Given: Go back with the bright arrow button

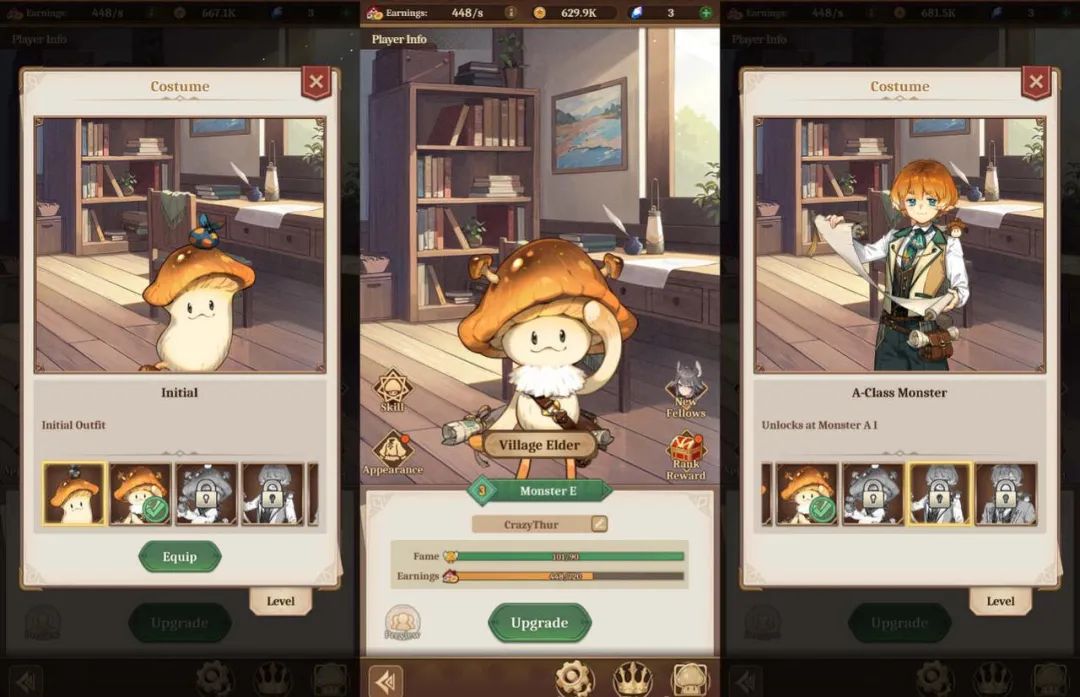Looking at the screenshot, I should pyautogui.click(x=386, y=681).
